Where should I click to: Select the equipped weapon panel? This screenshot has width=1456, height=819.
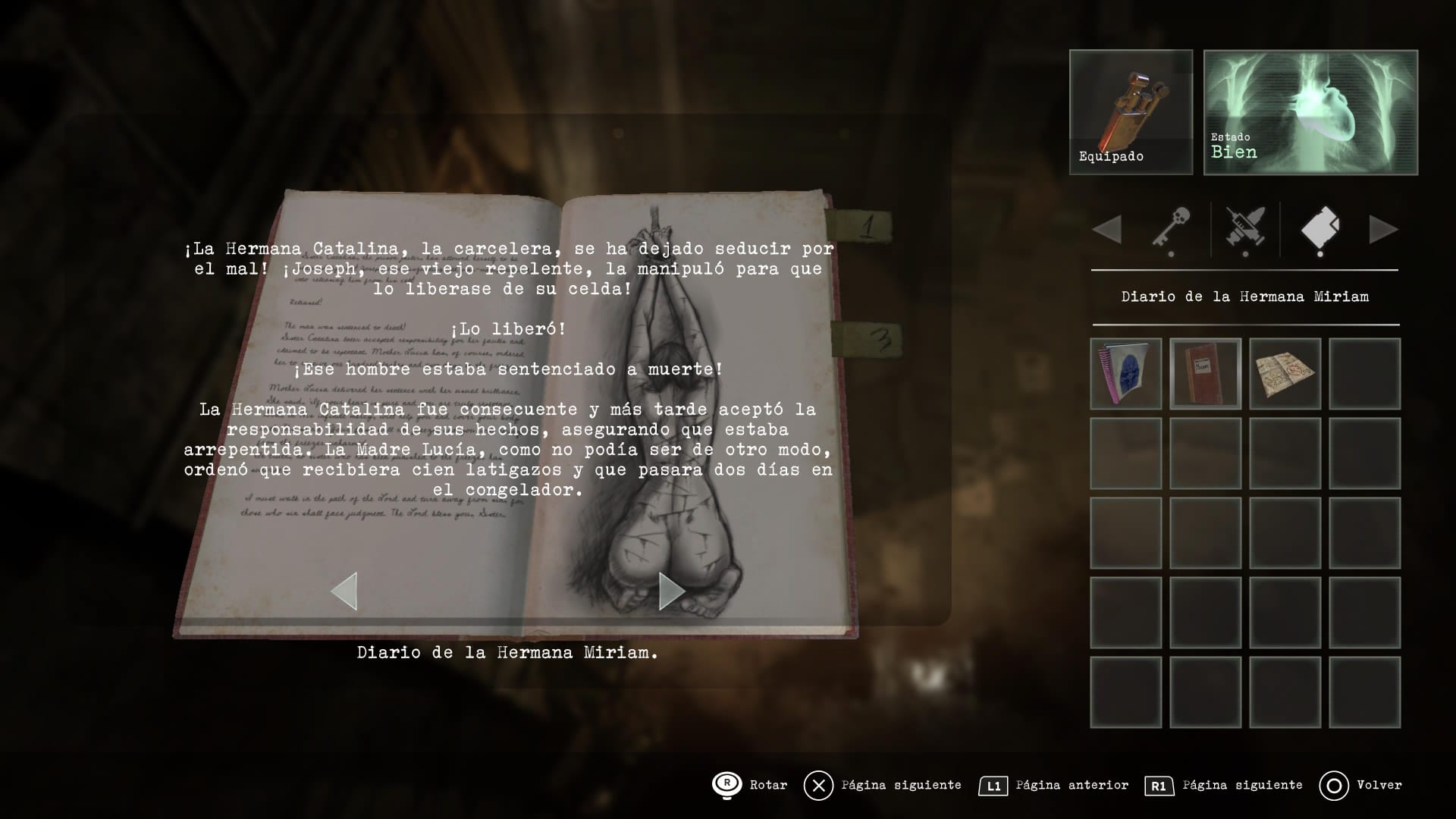[x=1131, y=112]
